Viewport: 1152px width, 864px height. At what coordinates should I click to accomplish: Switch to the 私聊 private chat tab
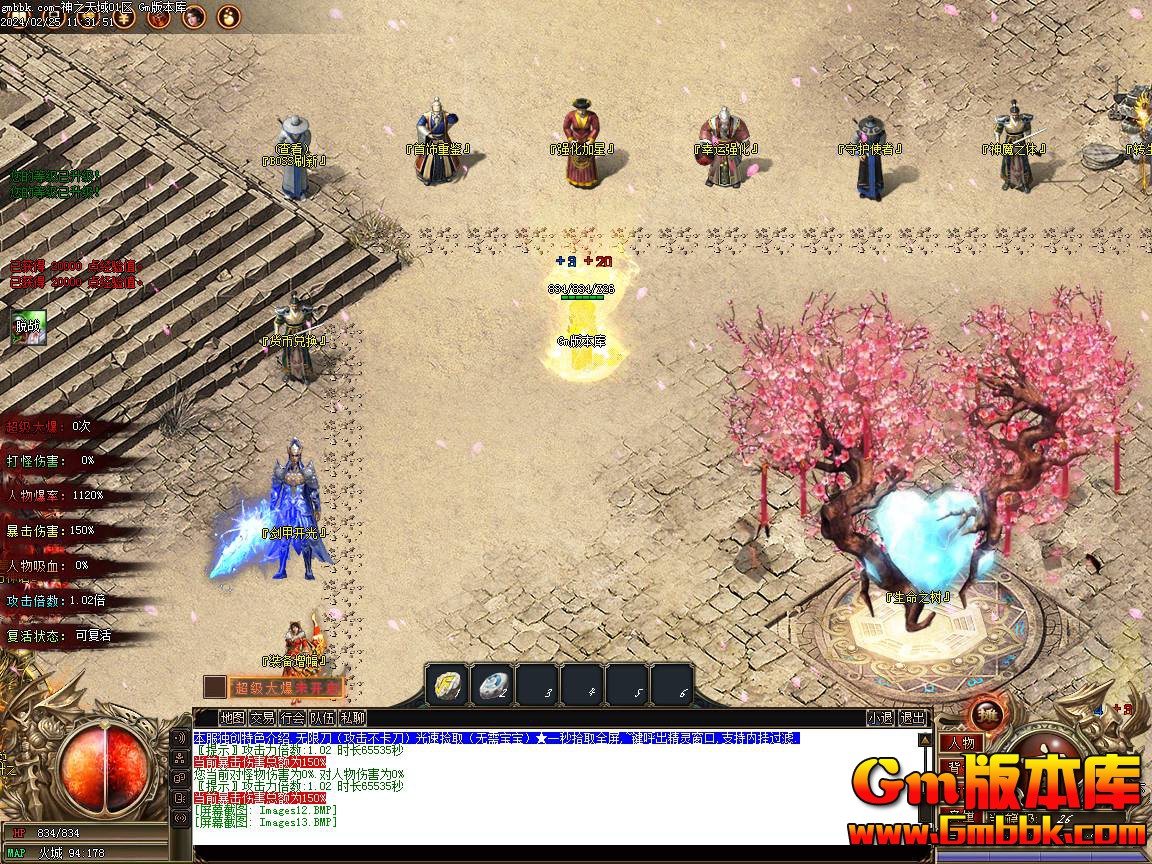click(352, 718)
